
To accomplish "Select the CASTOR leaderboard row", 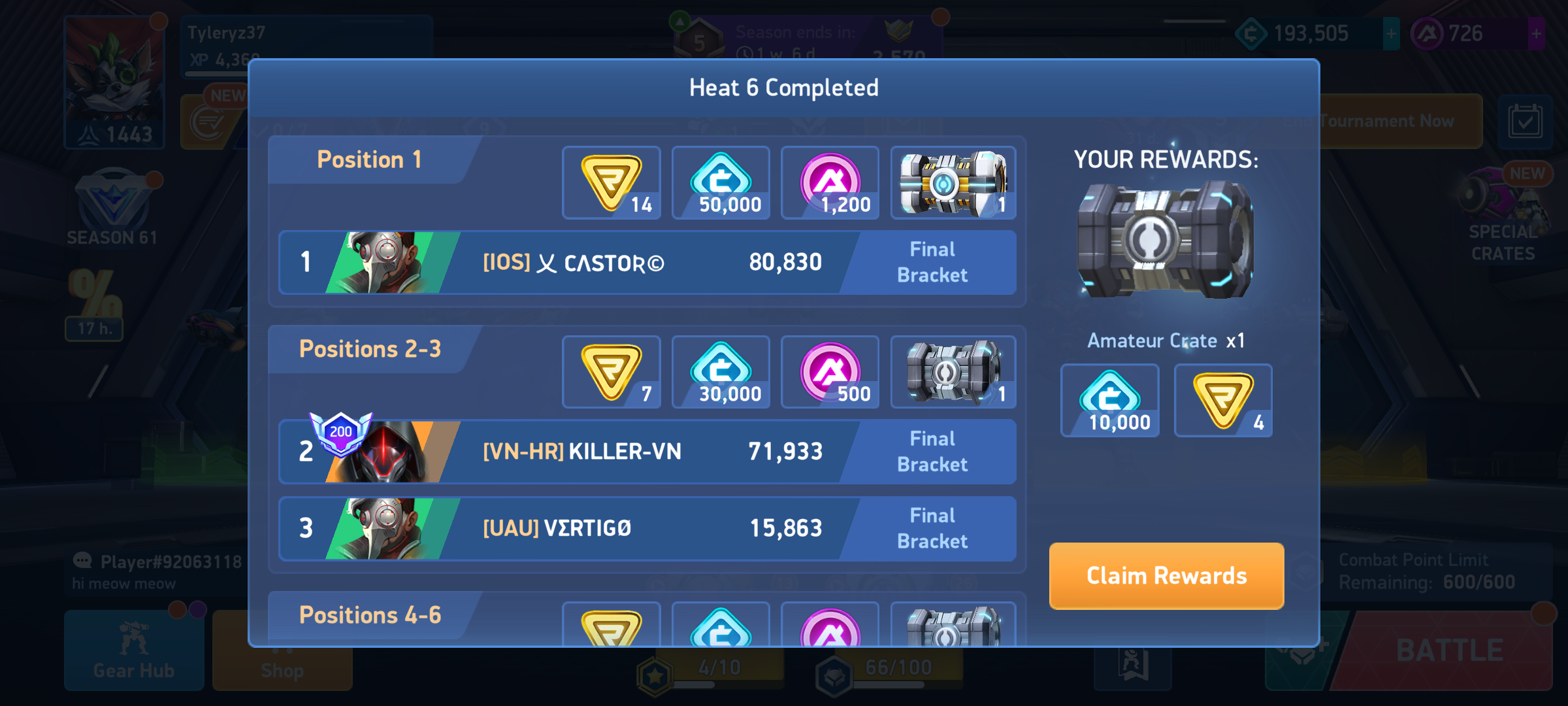I will tap(647, 262).
